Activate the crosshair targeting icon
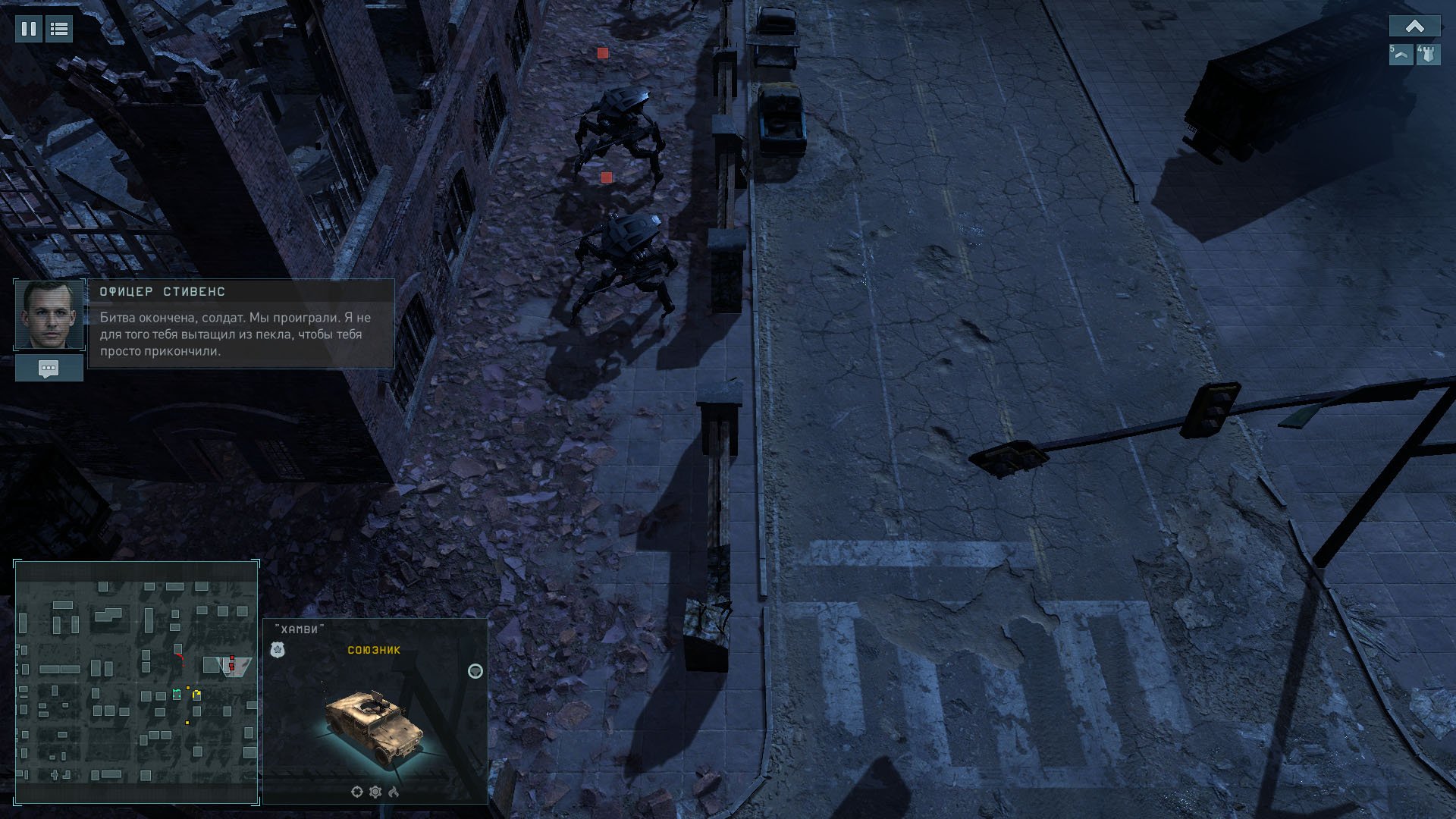Viewport: 1456px width, 819px height. [357, 792]
